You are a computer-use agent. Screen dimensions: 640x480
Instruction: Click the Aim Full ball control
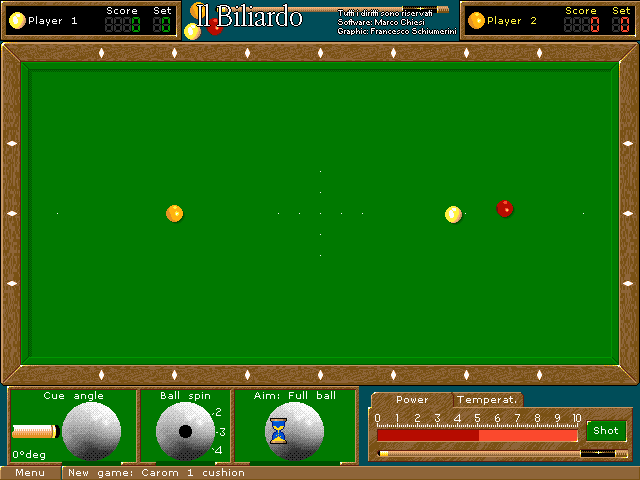click(x=294, y=431)
